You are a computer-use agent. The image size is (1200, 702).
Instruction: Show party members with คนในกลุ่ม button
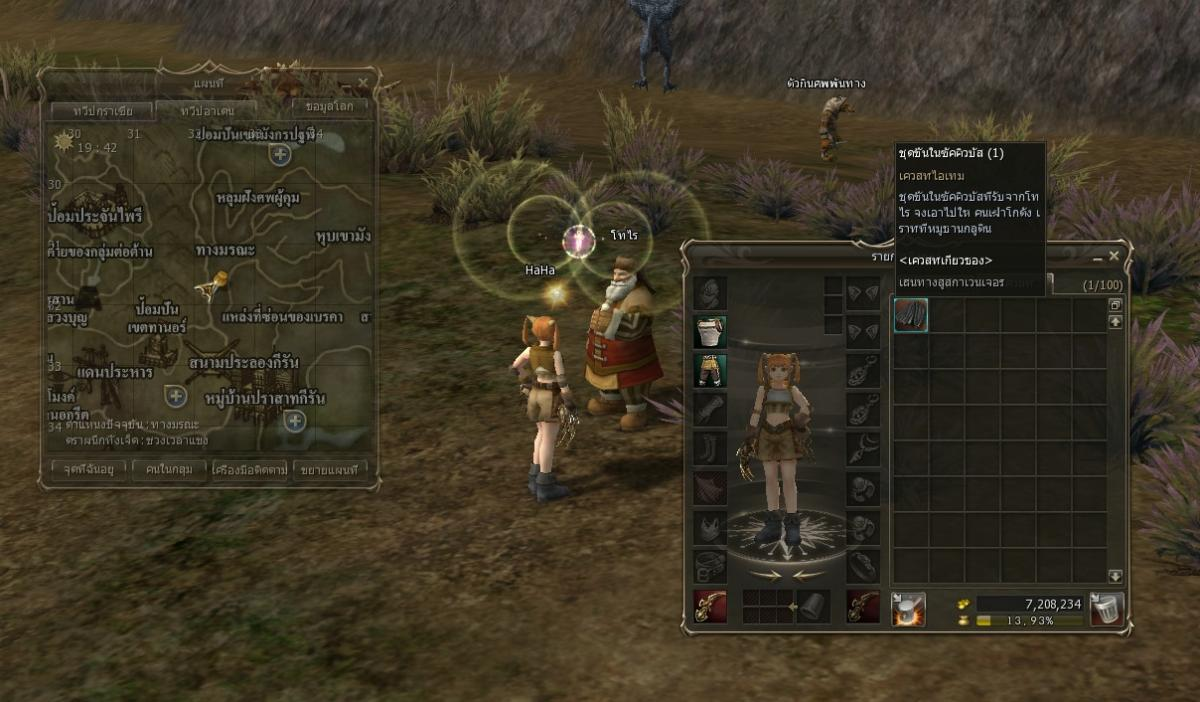click(x=168, y=468)
